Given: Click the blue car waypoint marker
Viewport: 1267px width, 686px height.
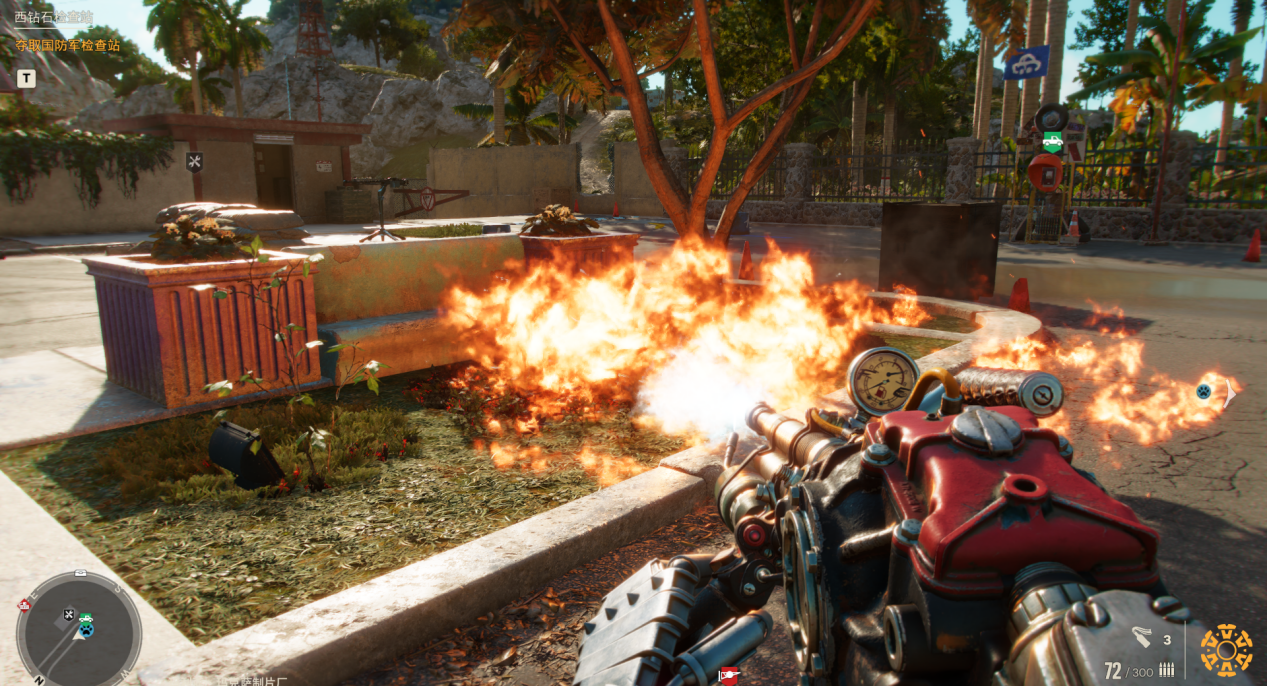Looking at the screenshot, I should click(1027, 63).
